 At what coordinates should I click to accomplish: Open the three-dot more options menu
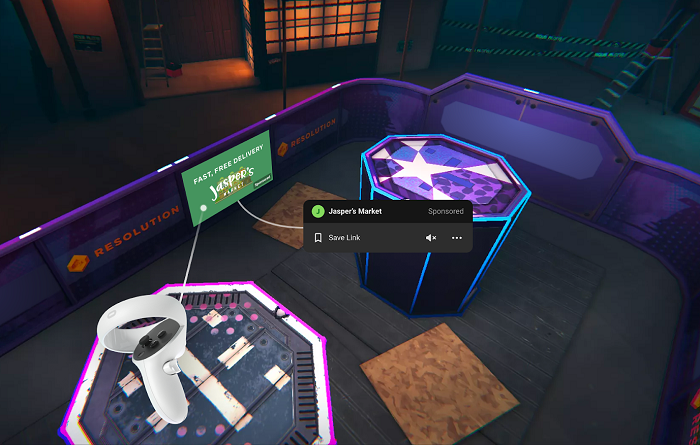457,238
